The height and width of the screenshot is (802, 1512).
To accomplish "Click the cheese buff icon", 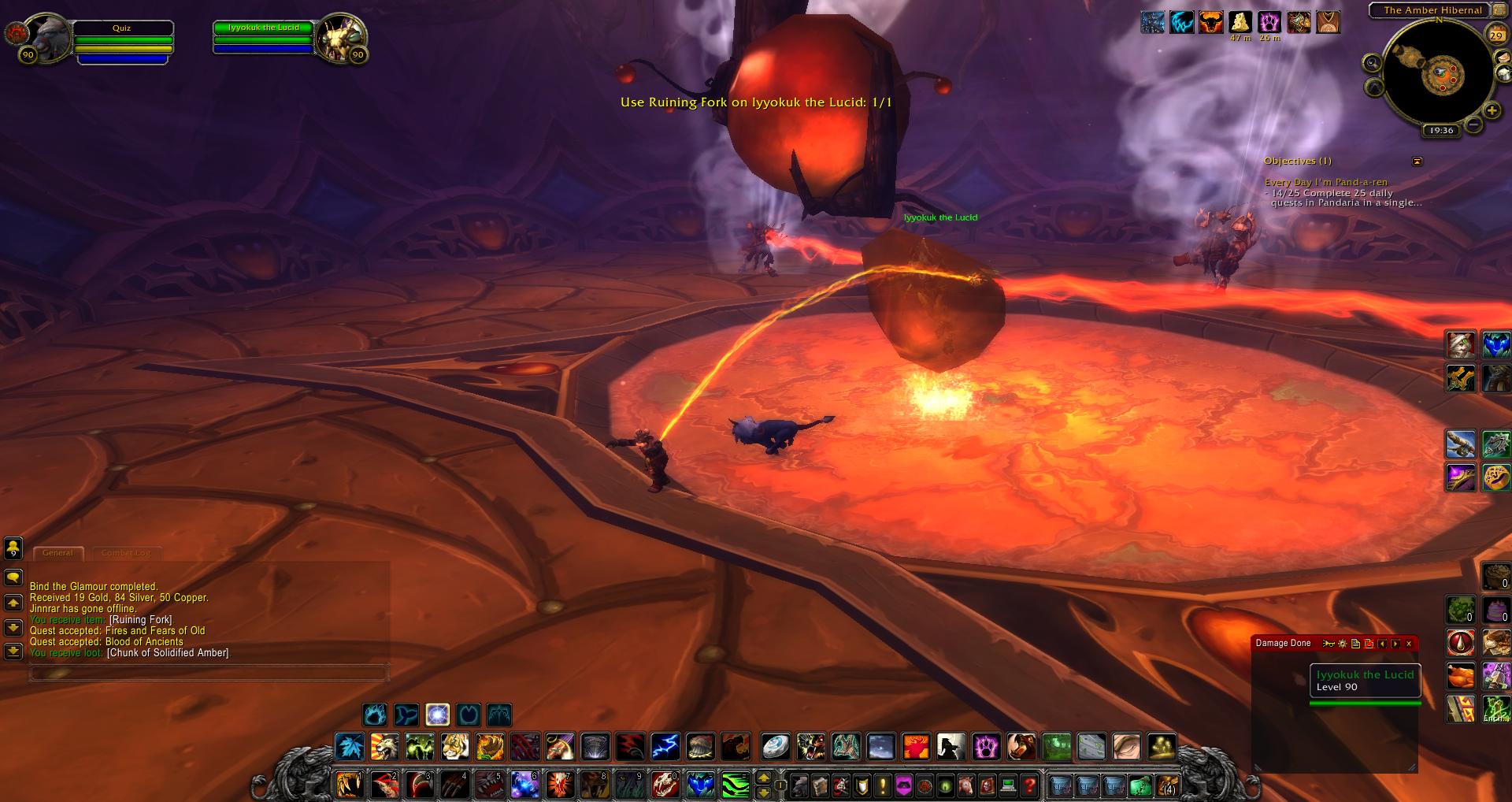I will (1240, 21).
